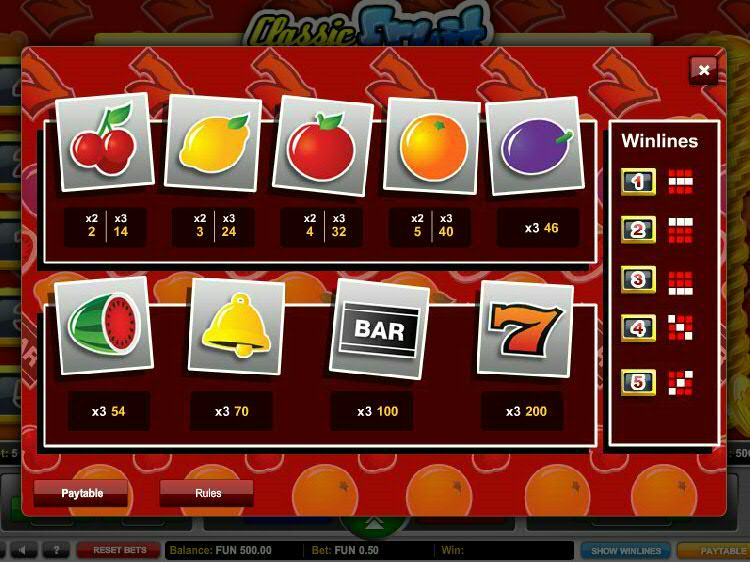The width and height of the screenshot is (750, 562).
Task: Select winline number 2
Action: coord(639,231)
